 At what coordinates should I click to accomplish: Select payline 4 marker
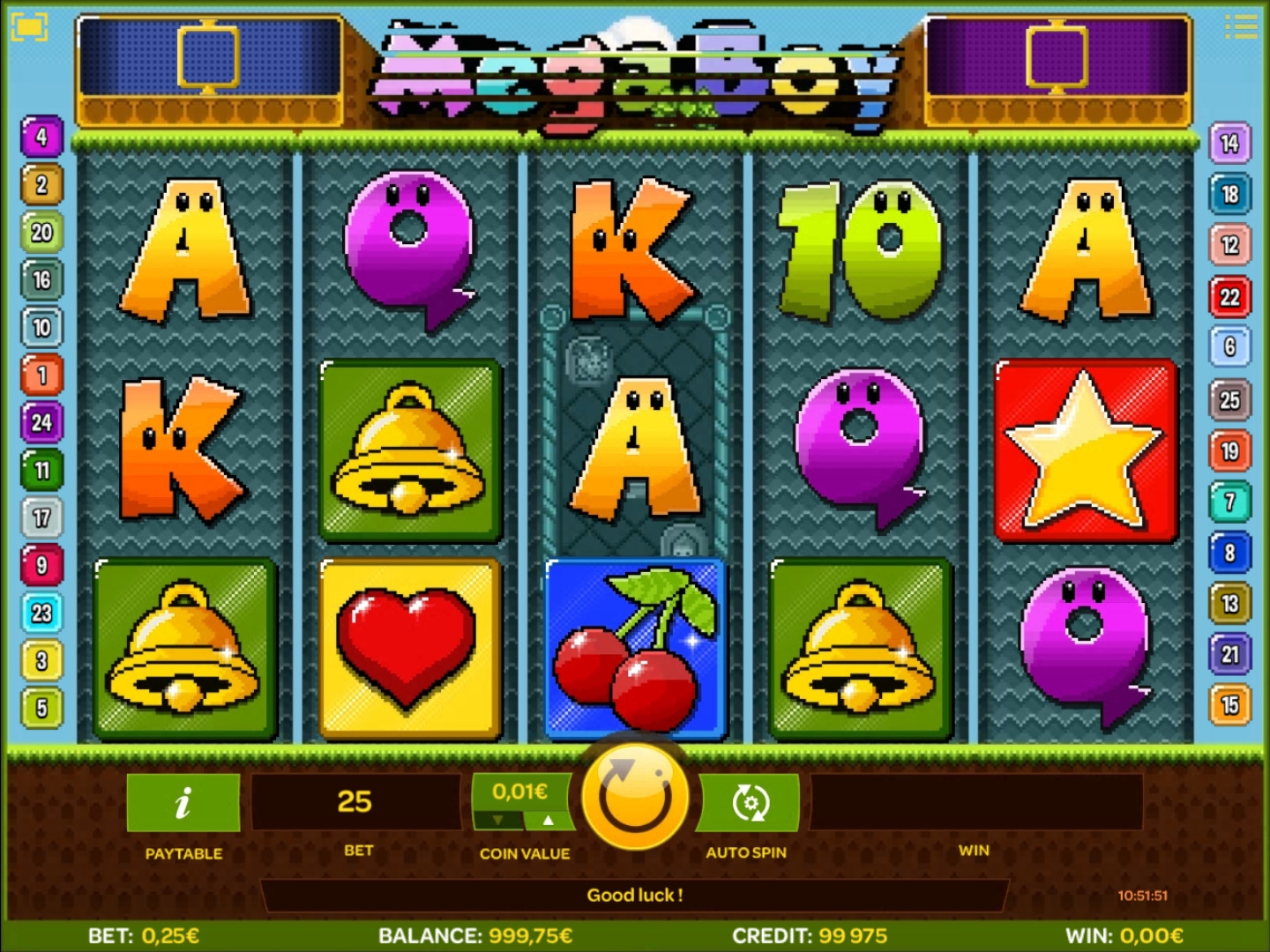click(41, 138)
